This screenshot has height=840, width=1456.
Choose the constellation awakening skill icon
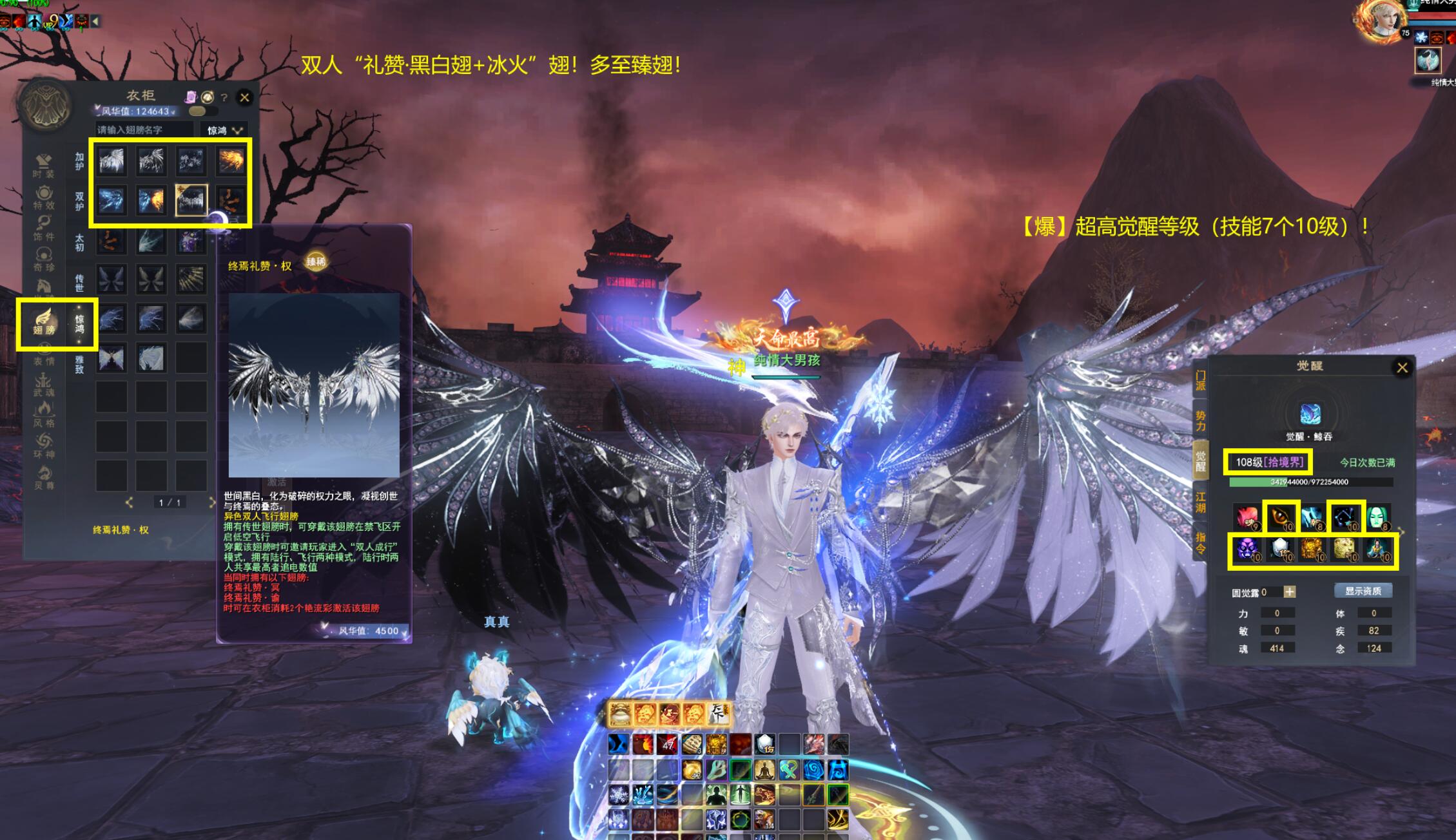[1346, 517]
